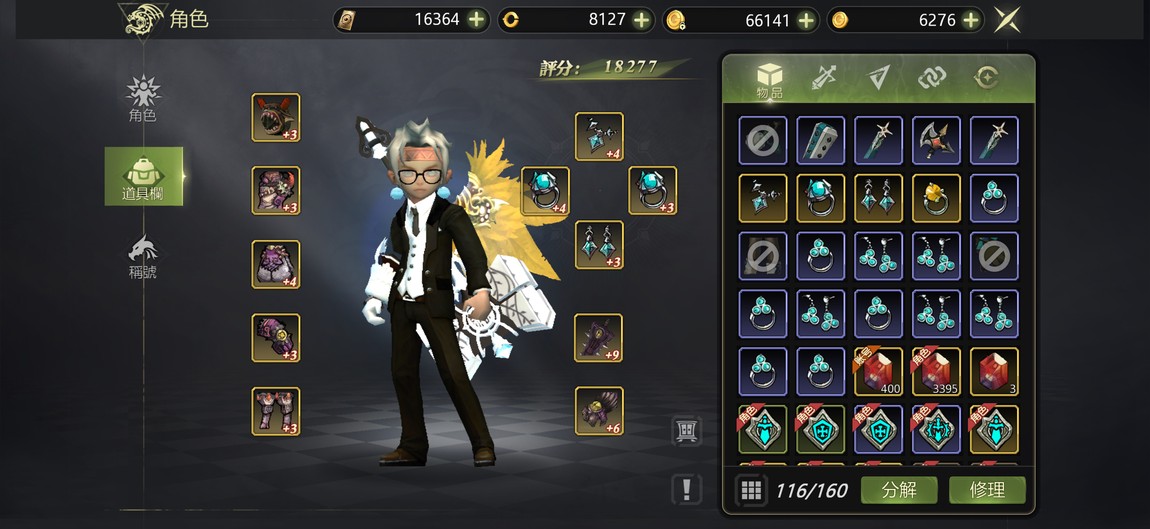The image size is (1150, 529).
Task: Add tickets with the first plus button
Action: pyautogui.click(x=476, y=20)
